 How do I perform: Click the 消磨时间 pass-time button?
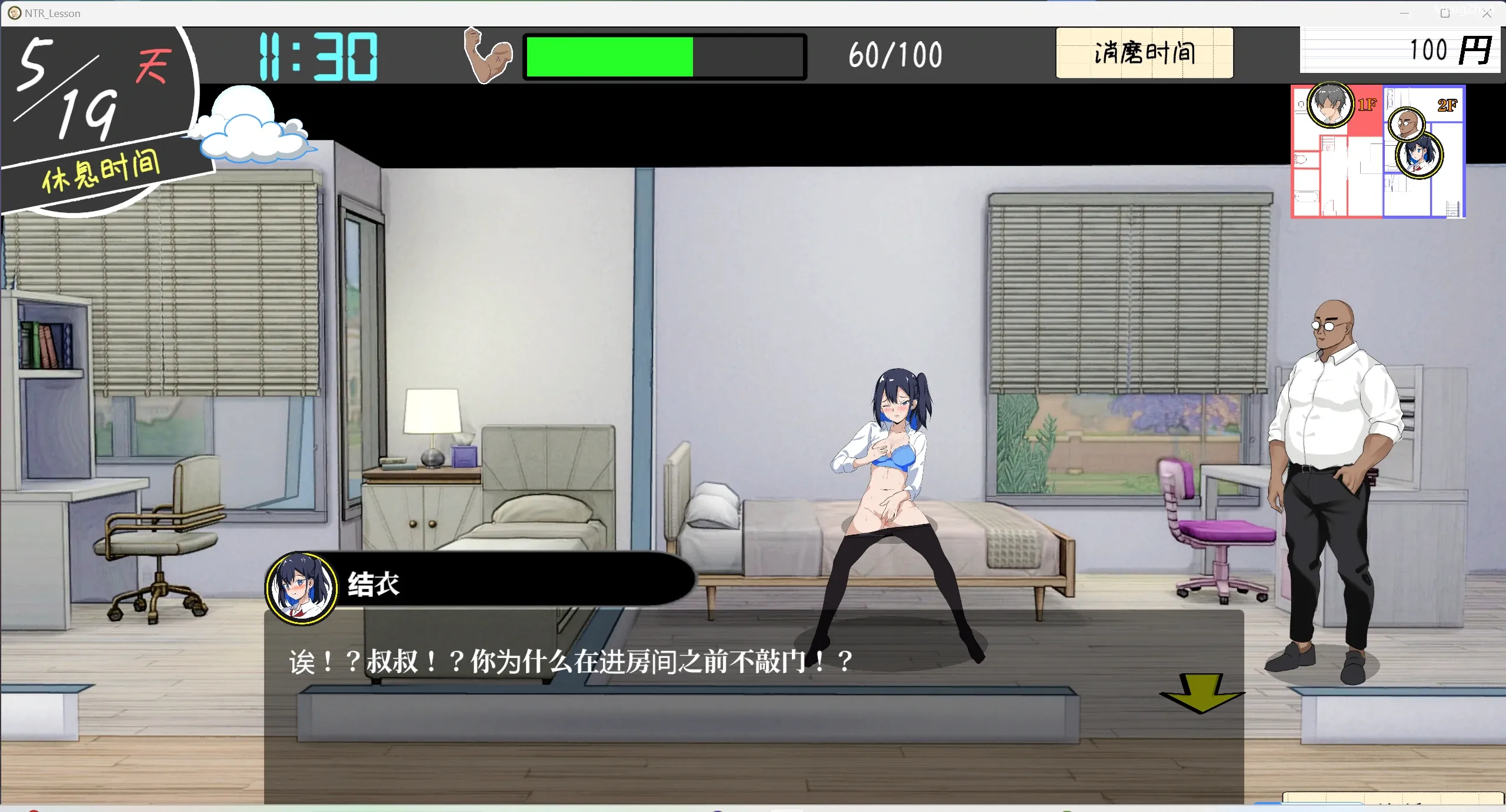pos(1144,53)
